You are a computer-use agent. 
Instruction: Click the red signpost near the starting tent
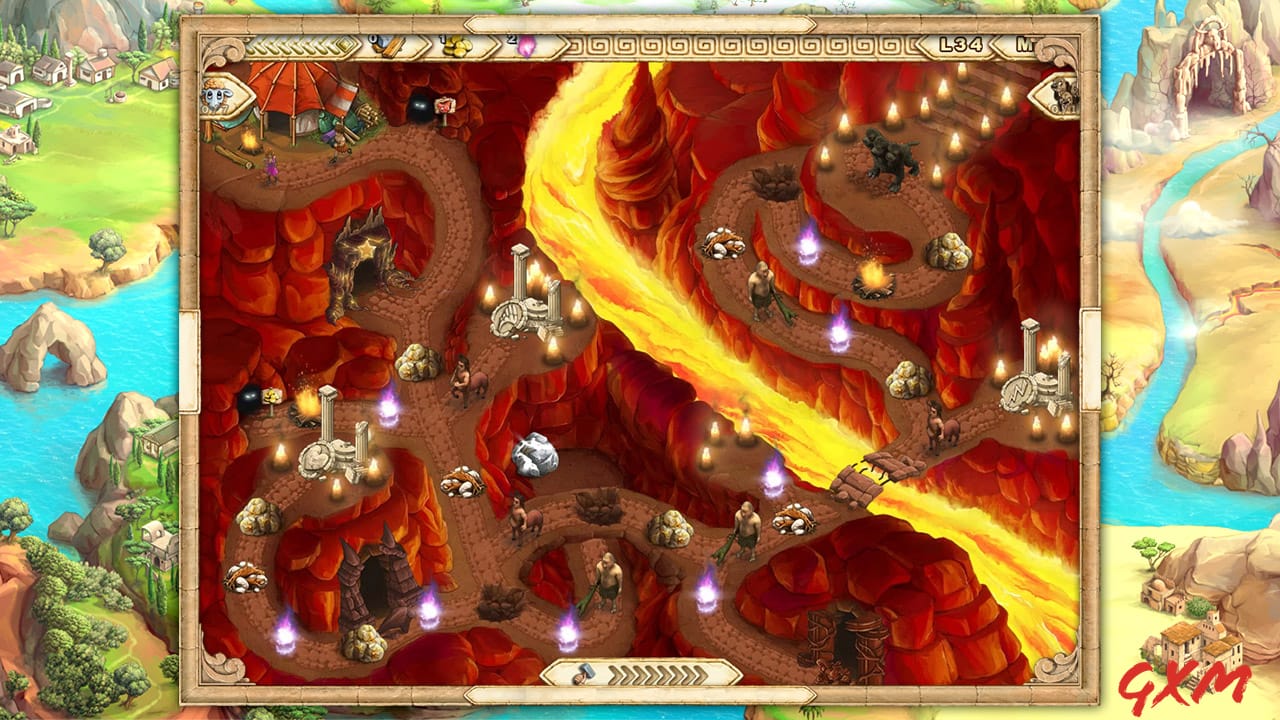(x=443, y=106)
